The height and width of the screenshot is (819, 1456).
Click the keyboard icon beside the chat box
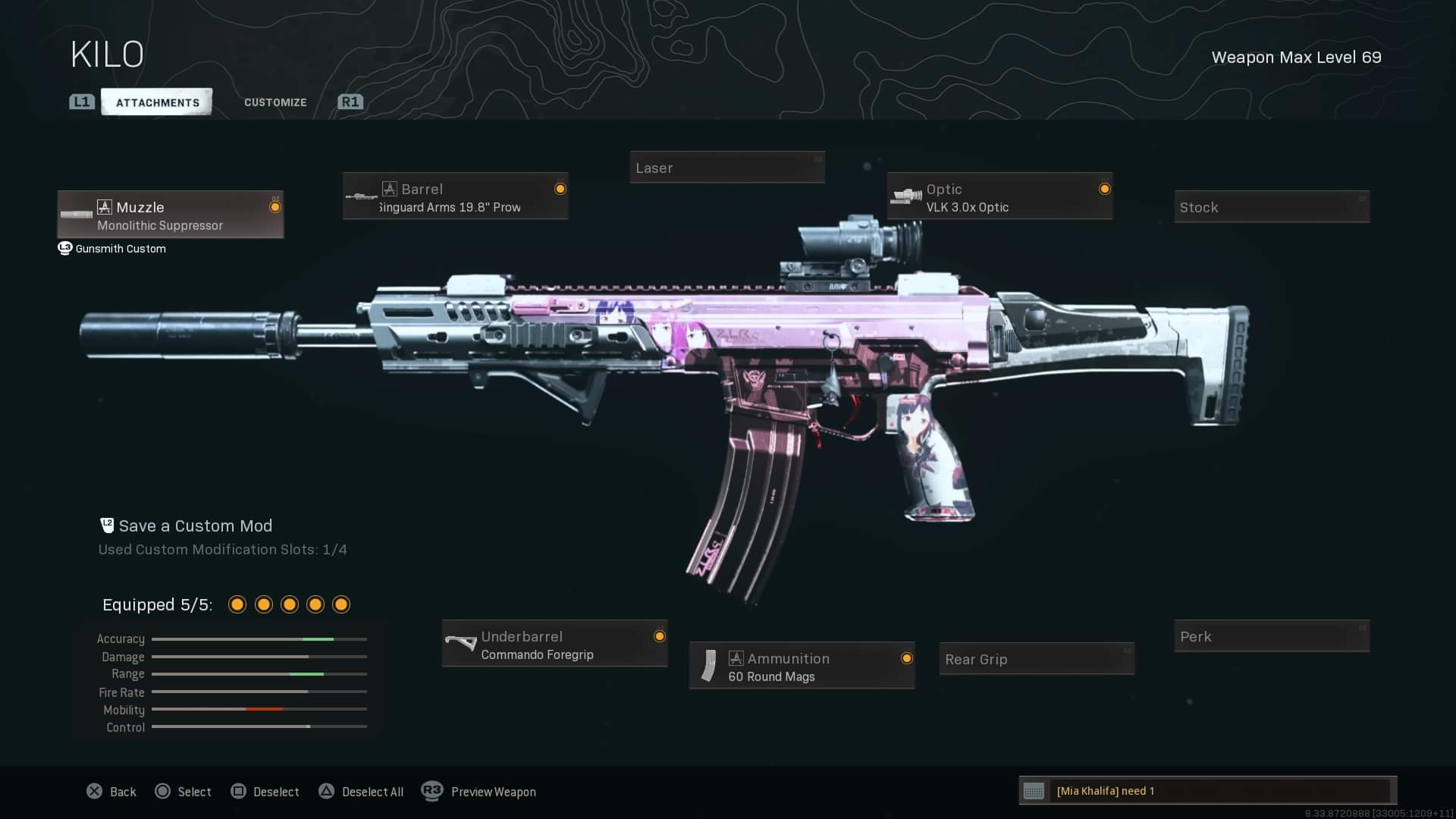pyautogui.click(x=1034, y=791)
